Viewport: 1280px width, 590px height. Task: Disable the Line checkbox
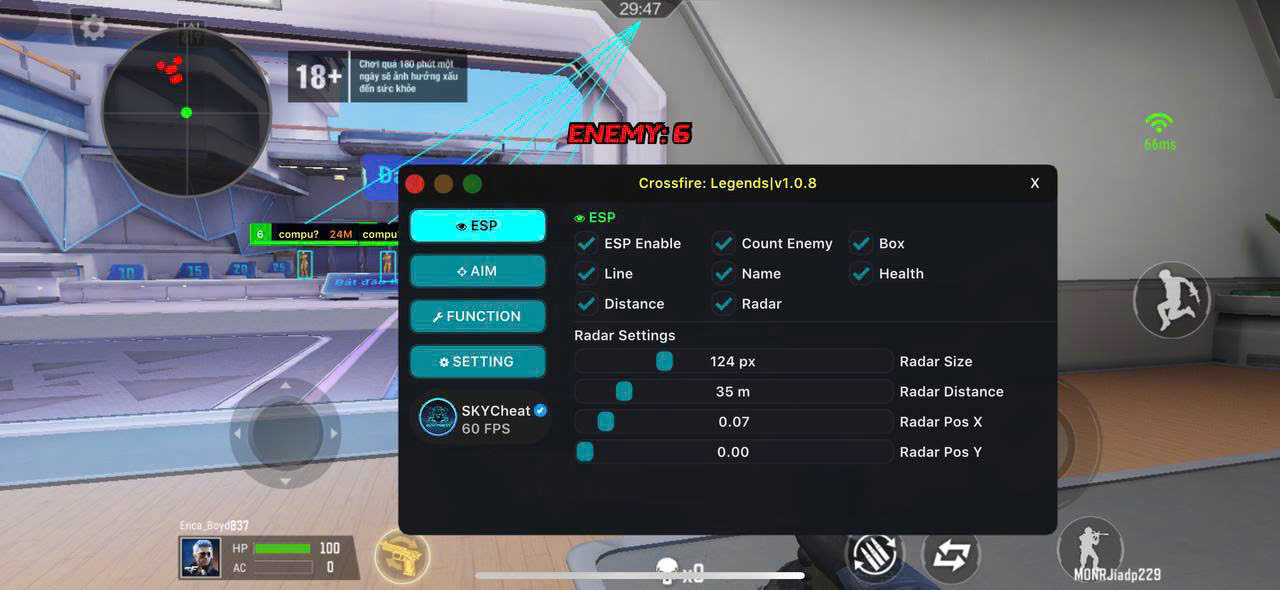587,273
